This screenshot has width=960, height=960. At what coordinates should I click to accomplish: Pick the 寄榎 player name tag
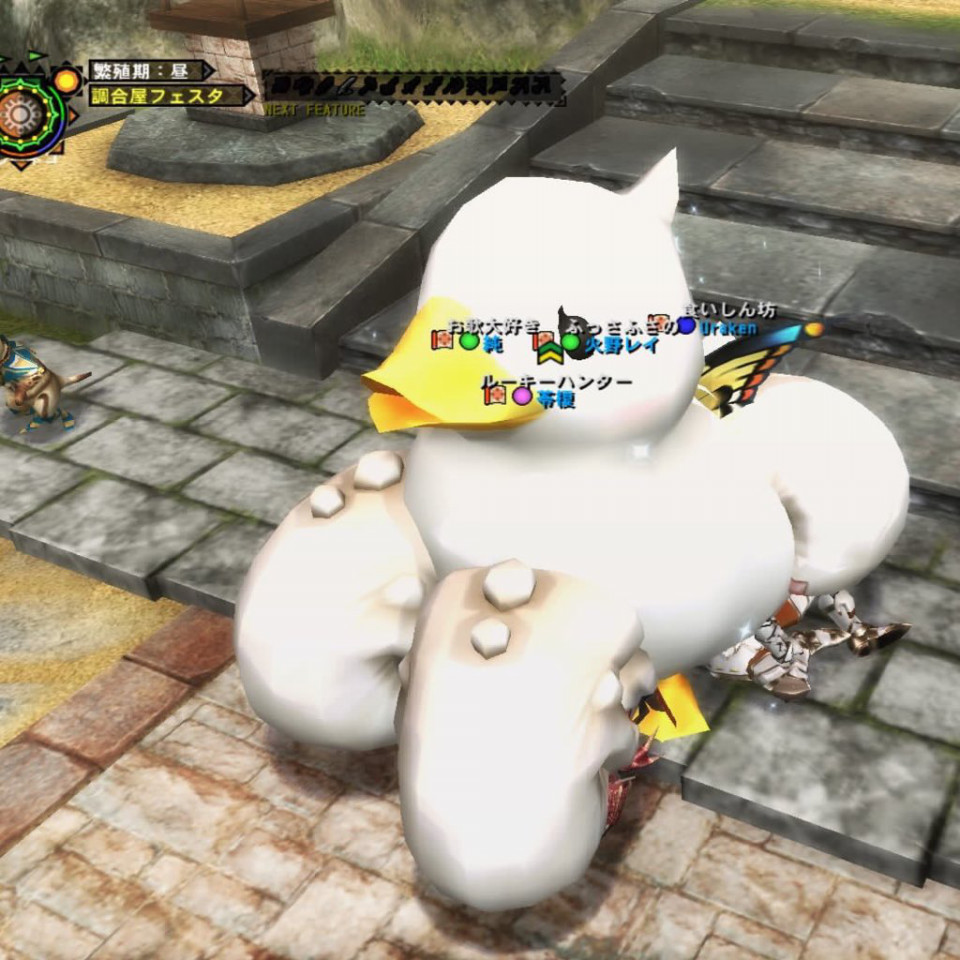click(555, 397)
